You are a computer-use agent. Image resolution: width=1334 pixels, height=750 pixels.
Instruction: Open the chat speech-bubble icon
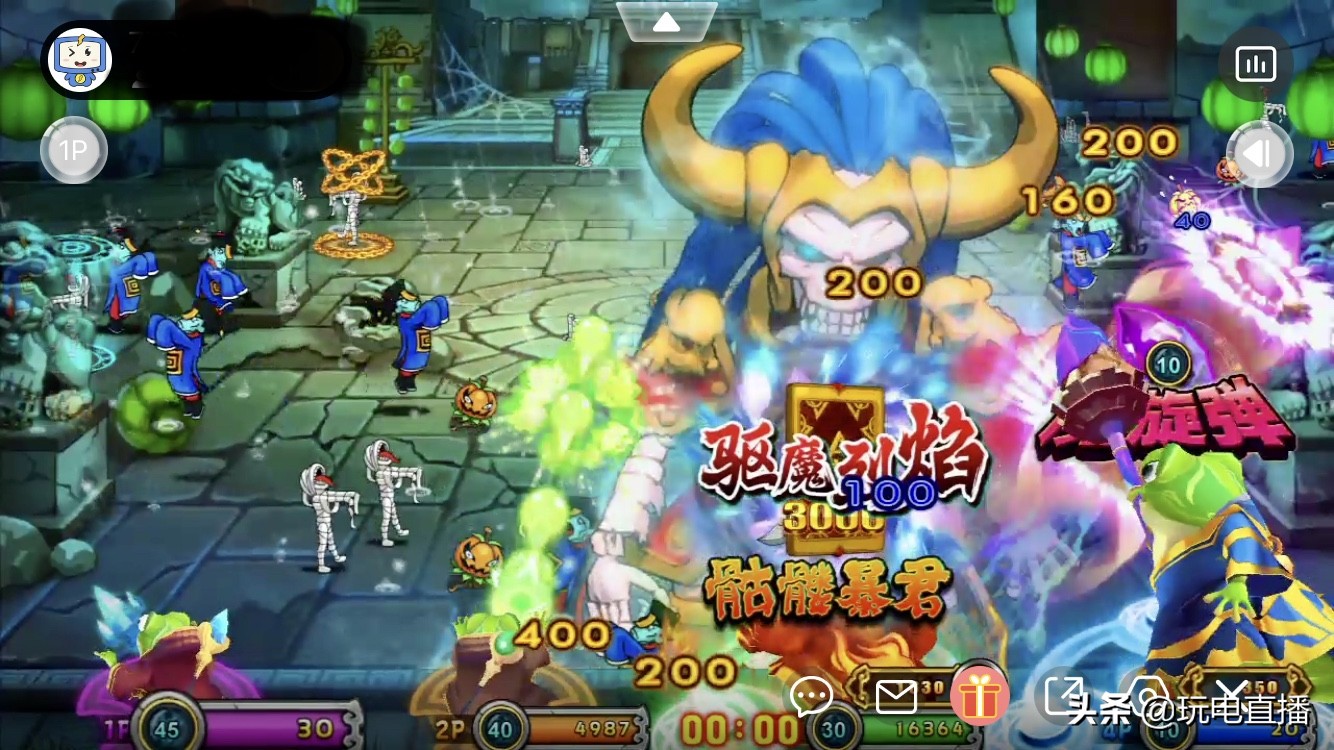(x=812, y=695)
